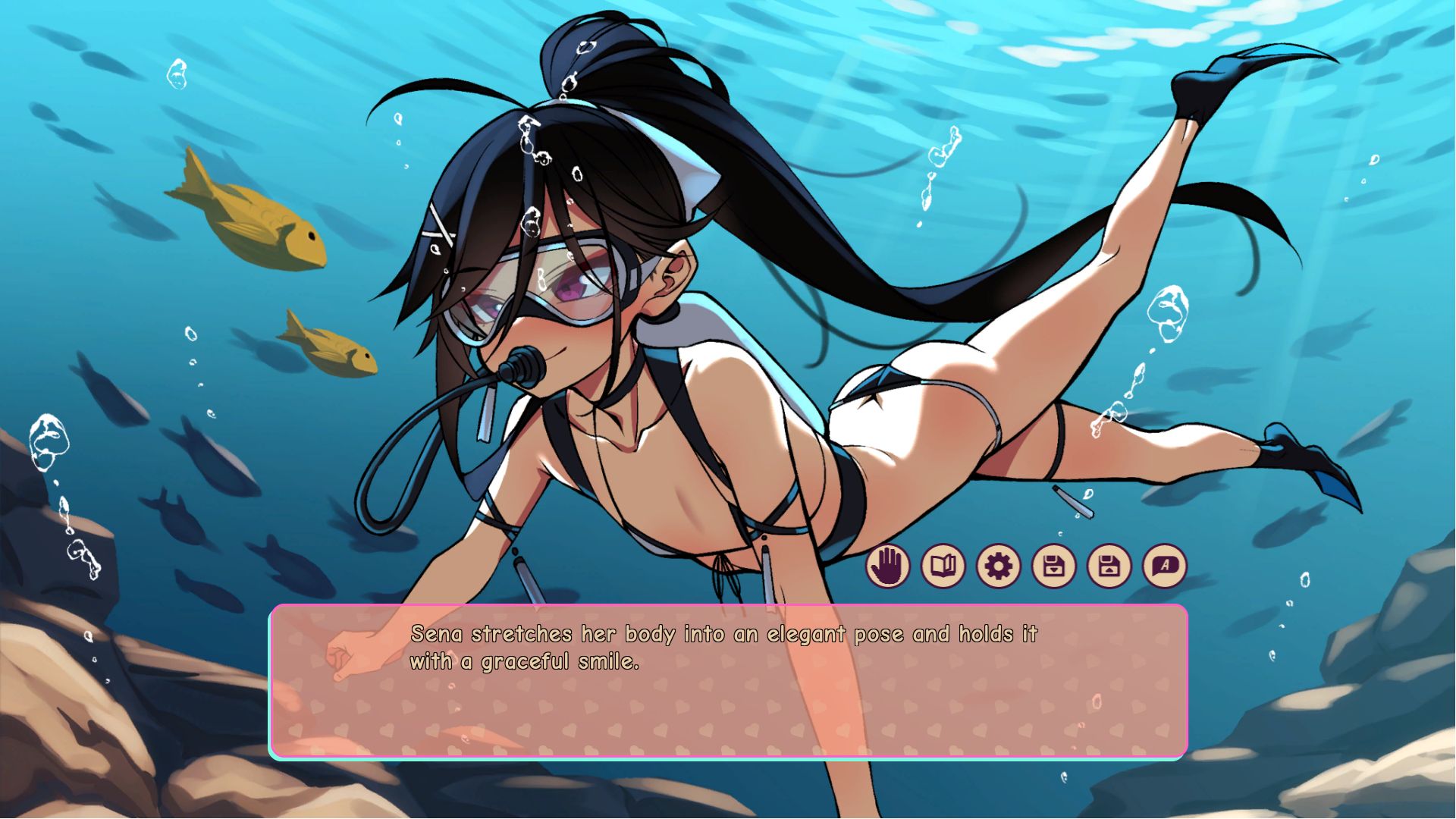Click the dialogue box to advance the story
This screenshot has width=1456, height=819.
[728, 705]
